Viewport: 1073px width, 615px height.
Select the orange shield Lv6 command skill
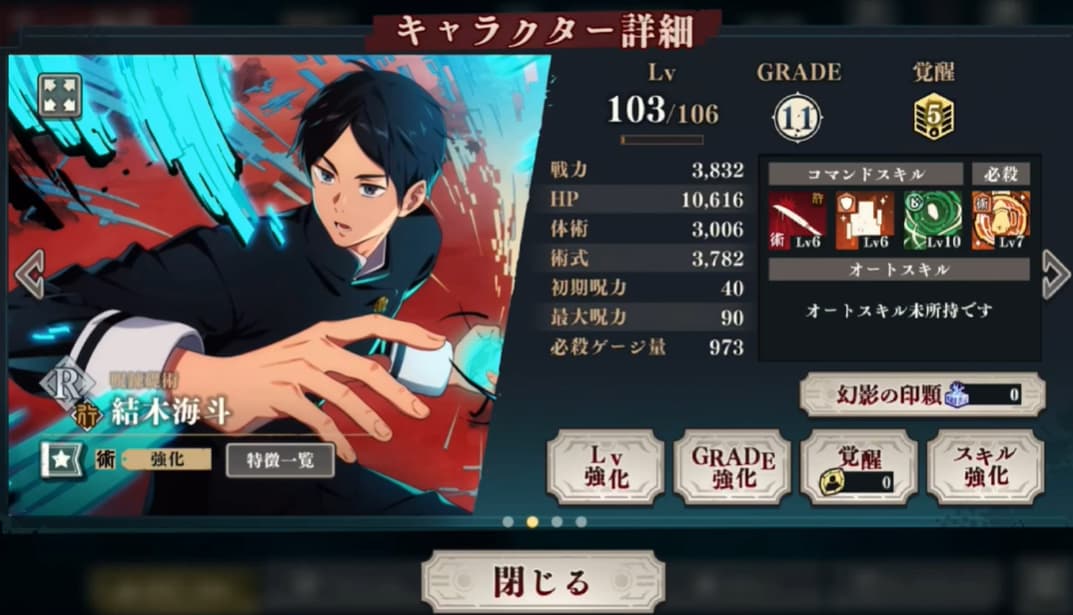(864, 220)
